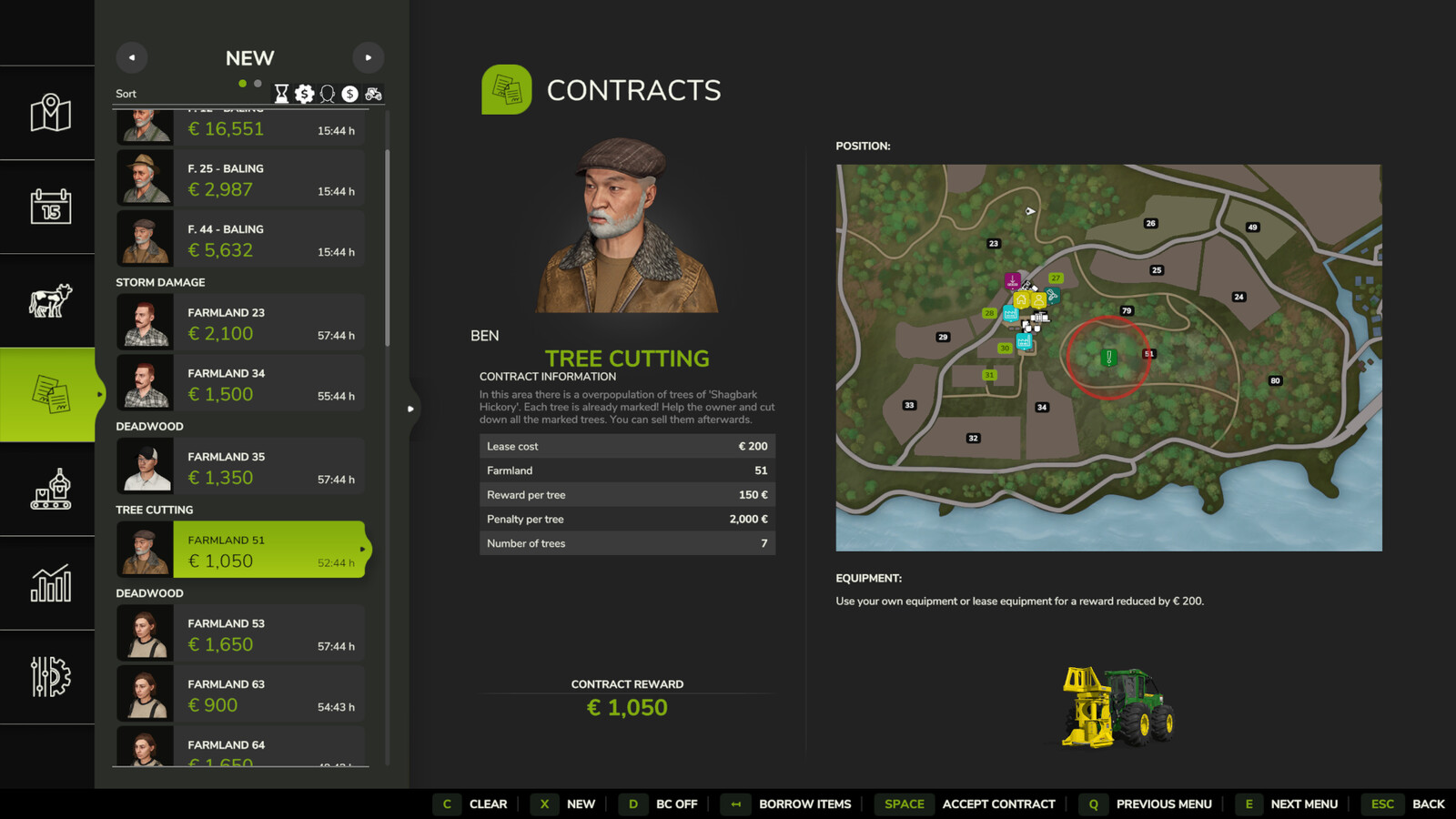Open next contract category with right arrow
1456x819 pixels.
pos(369,57)
